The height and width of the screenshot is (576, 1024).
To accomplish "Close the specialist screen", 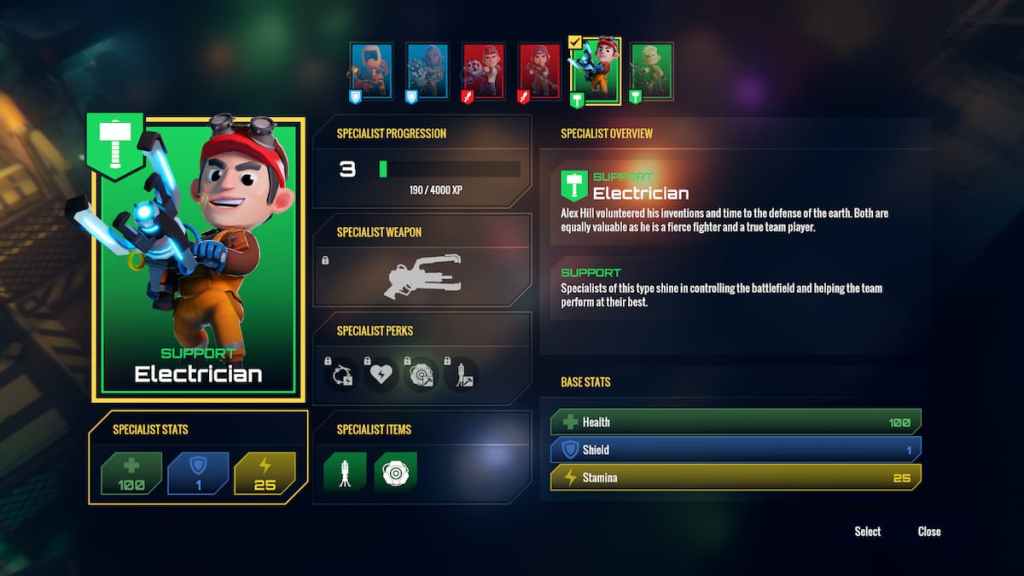I will click(929, 531).
